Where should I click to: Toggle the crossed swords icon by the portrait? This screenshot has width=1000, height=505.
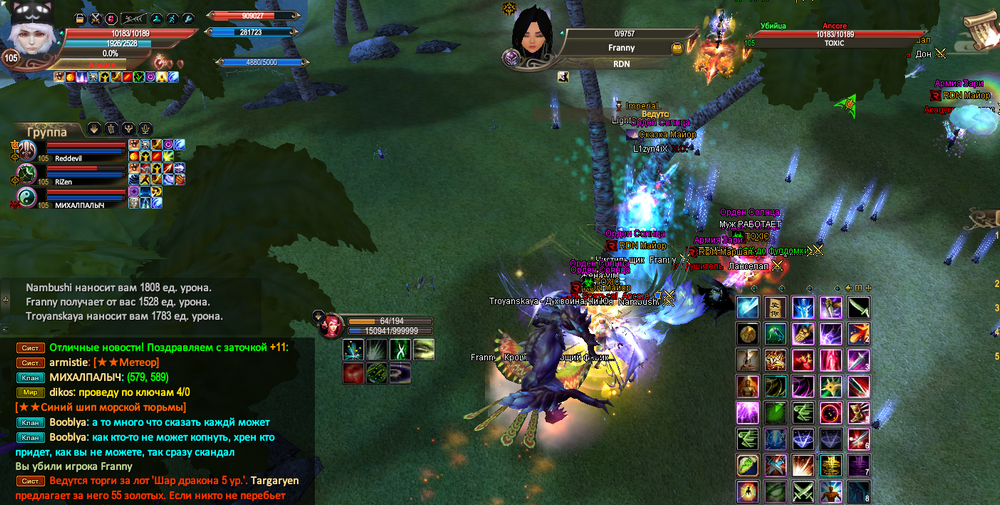[95, 18]
